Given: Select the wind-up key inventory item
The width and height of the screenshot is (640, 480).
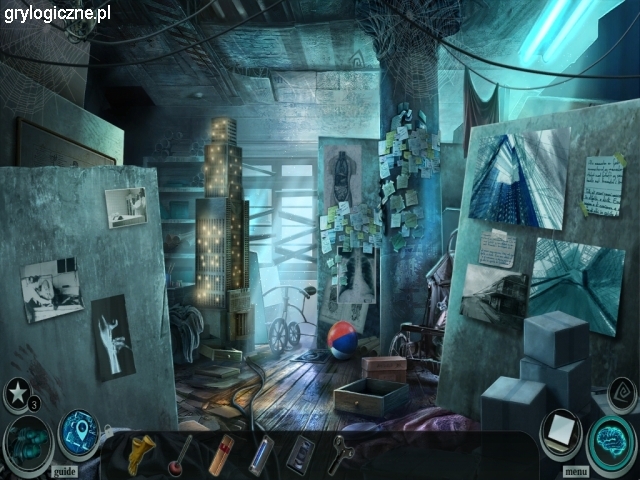Looking at the screenshot, I should 342,453.
